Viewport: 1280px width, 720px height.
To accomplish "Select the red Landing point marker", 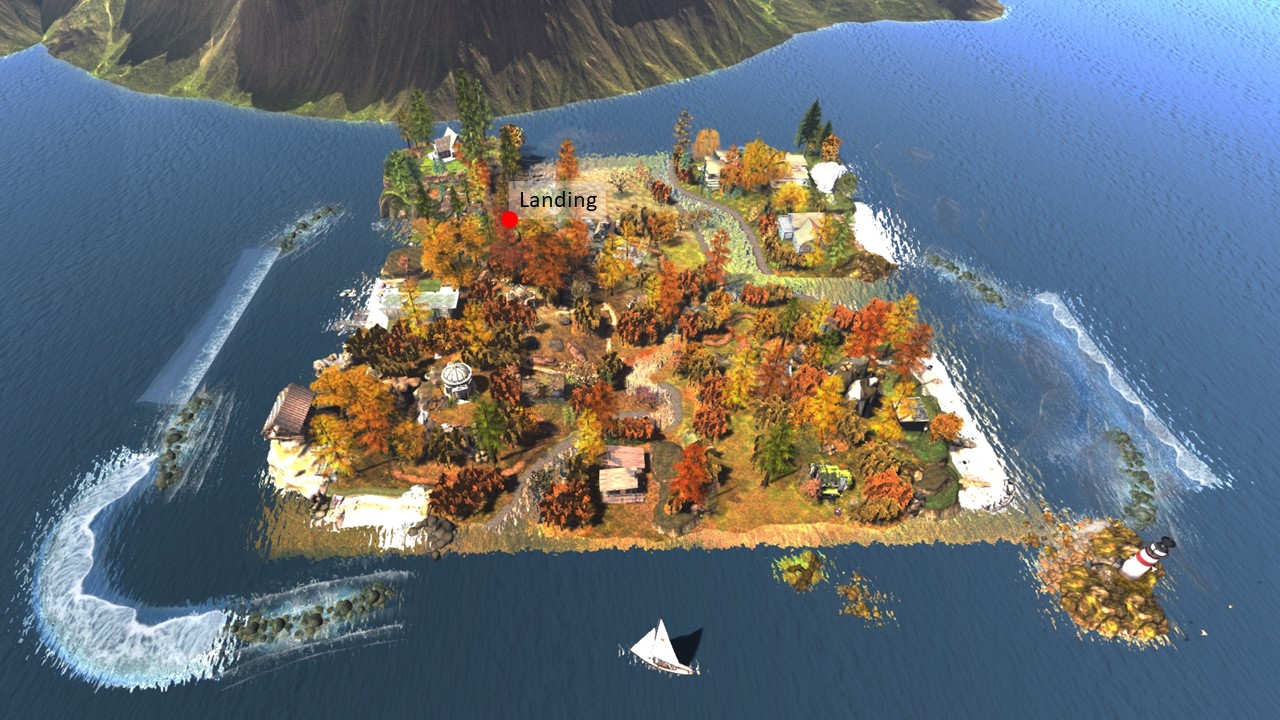I will click(509, 220).
